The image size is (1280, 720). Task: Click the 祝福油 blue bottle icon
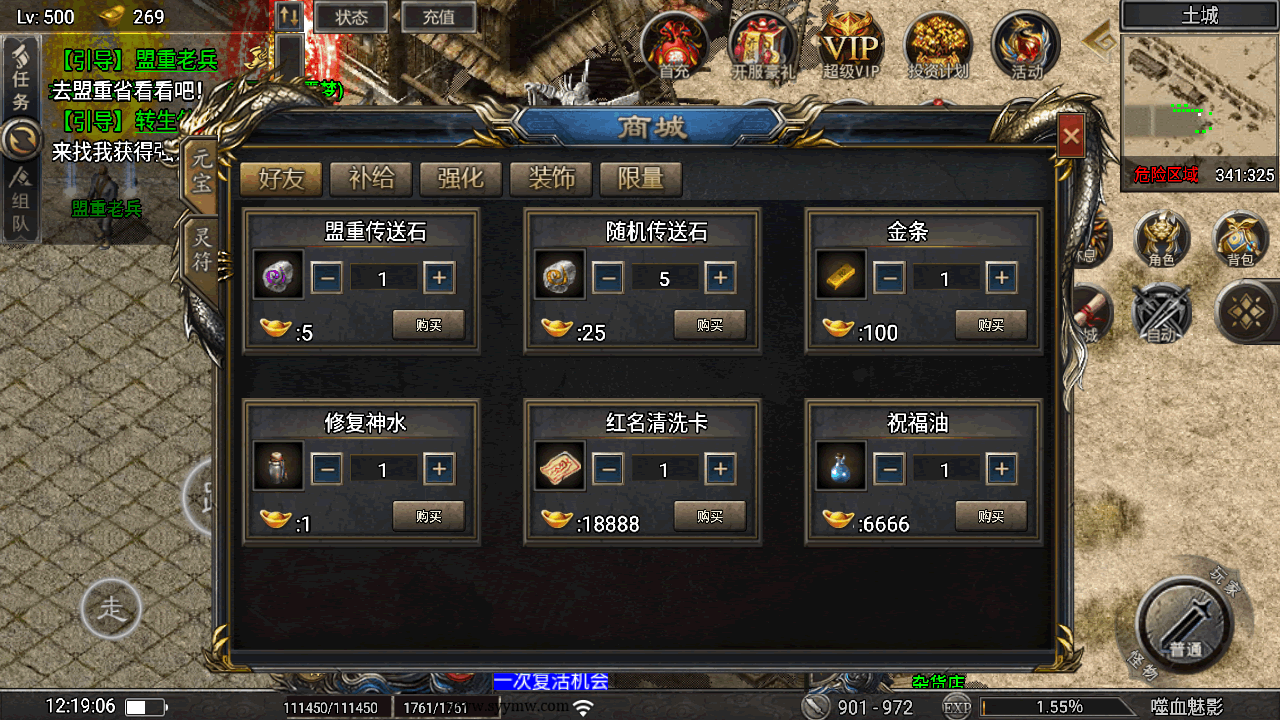pos(840,469)
